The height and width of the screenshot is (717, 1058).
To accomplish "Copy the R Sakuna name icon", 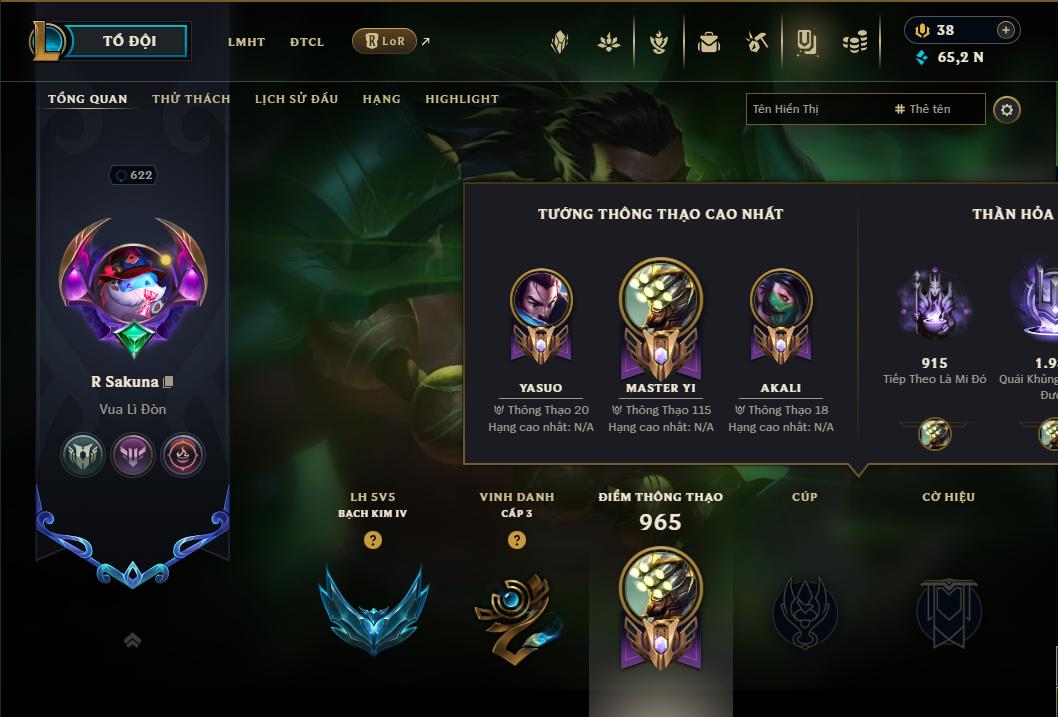I will (169, 382).
